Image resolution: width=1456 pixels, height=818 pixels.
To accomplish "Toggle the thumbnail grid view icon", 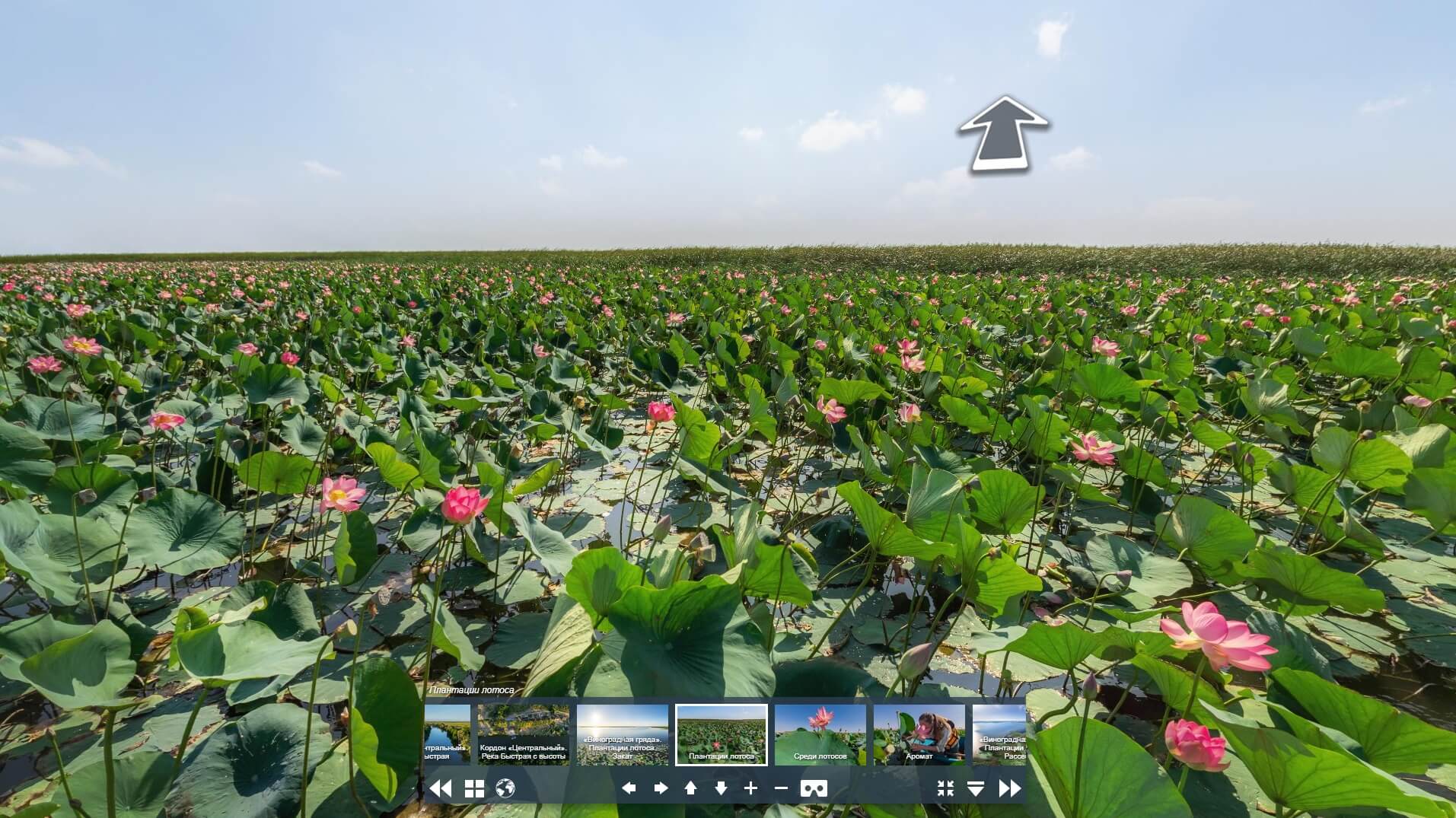I will pyautogui.click(x=474, y=789).
